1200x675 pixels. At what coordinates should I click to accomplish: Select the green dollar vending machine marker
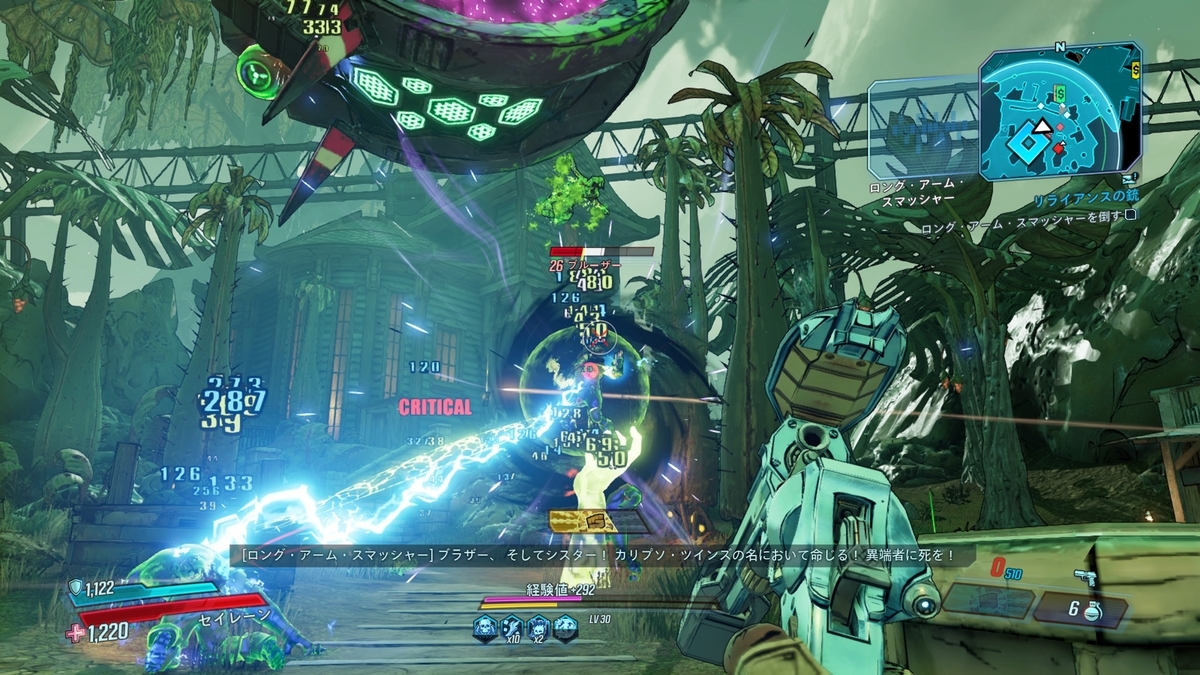pos(1059,92)
